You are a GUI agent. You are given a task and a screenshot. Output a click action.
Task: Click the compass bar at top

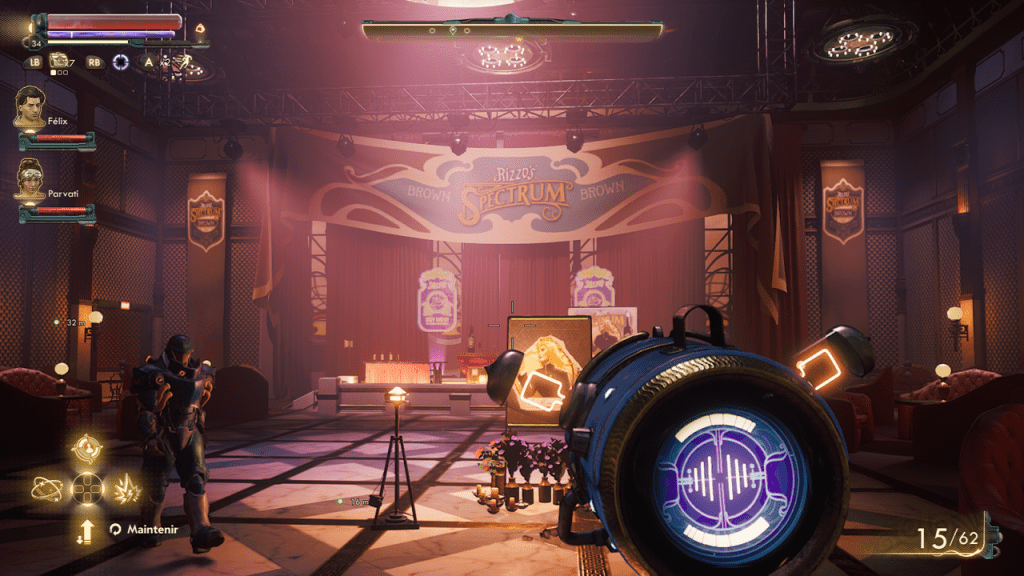[x=512, y=31]
